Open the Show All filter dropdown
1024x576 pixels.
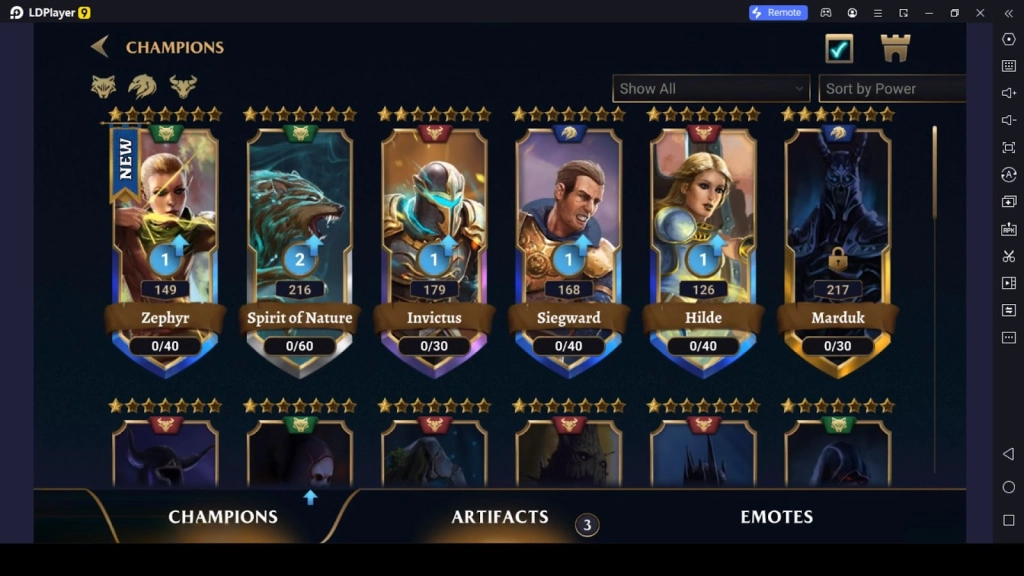[x=710, y=88]
